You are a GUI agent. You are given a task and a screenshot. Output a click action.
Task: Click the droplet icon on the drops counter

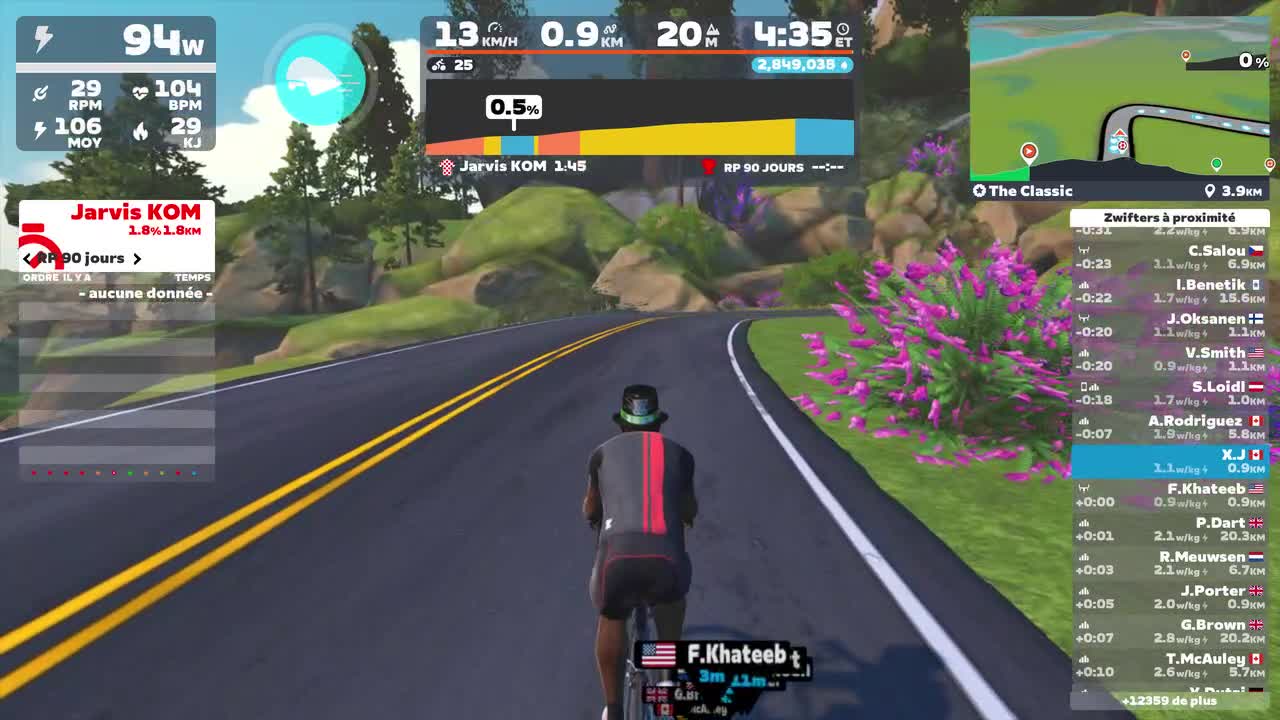(x=844, y=65)
